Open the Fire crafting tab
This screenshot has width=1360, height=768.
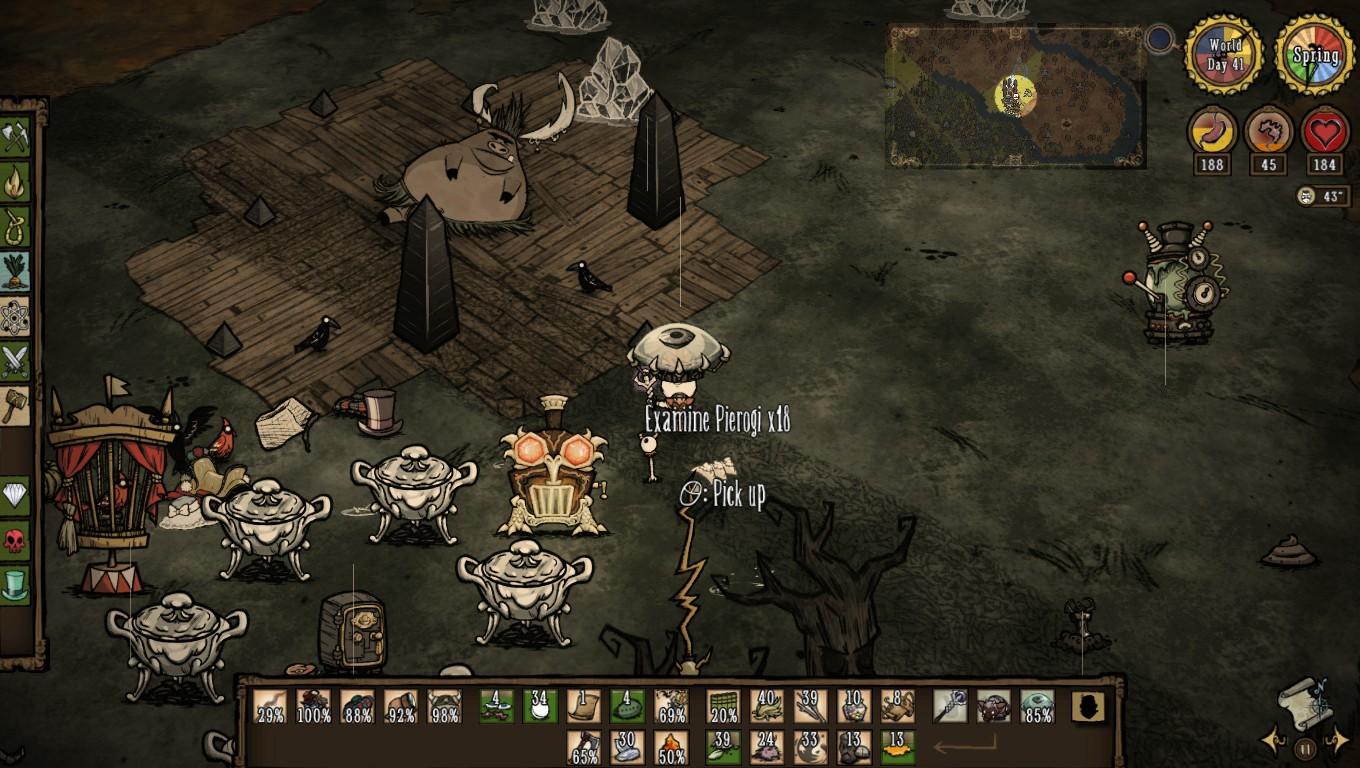[x=15, y=182]
